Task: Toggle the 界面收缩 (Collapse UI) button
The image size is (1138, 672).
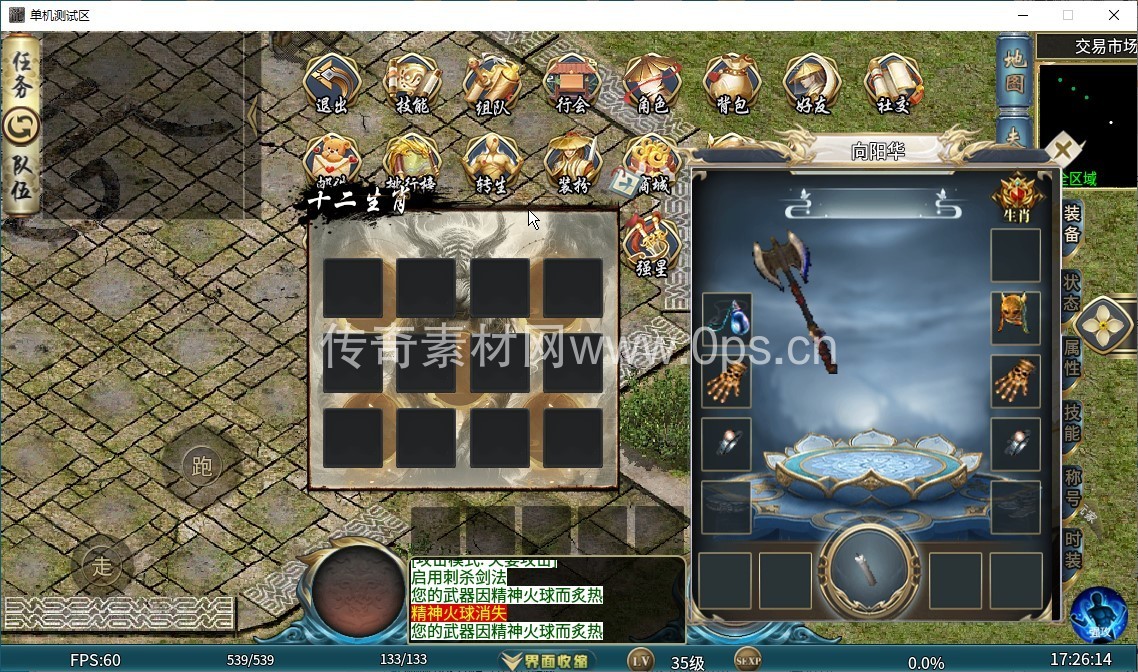Action: tap(547, 661)
